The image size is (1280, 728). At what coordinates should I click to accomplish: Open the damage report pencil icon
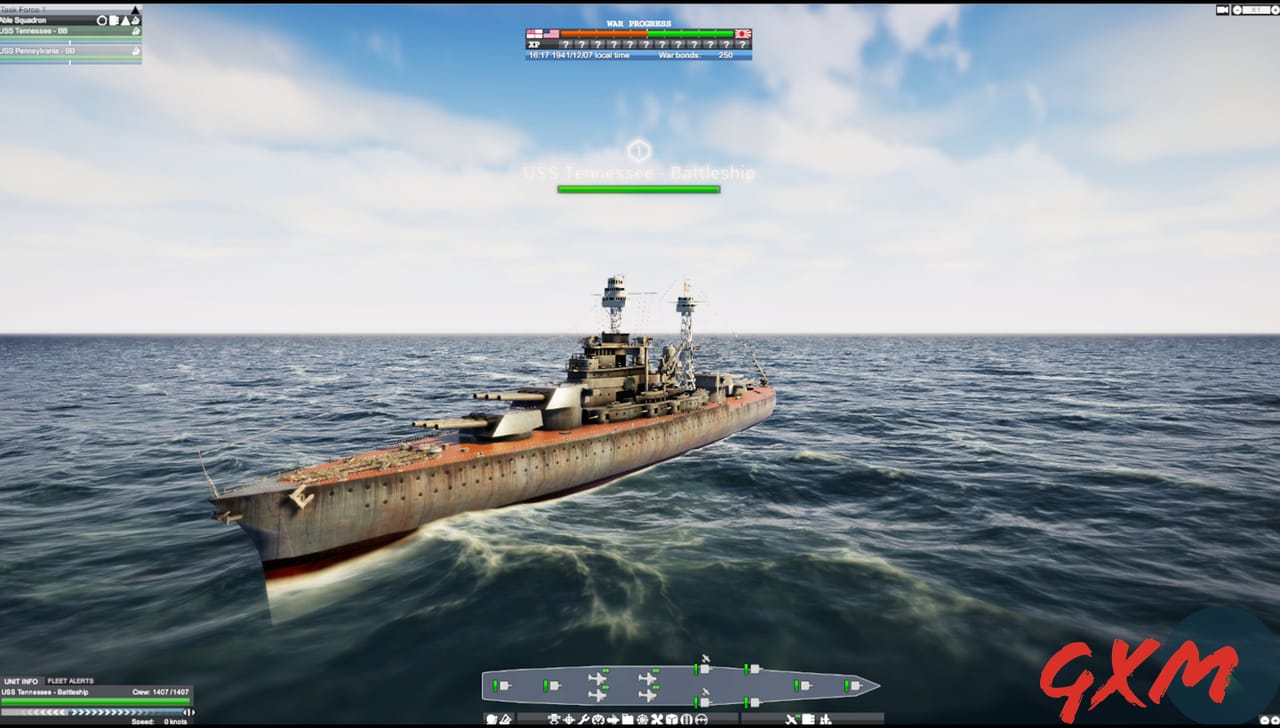tap(506, 717)
